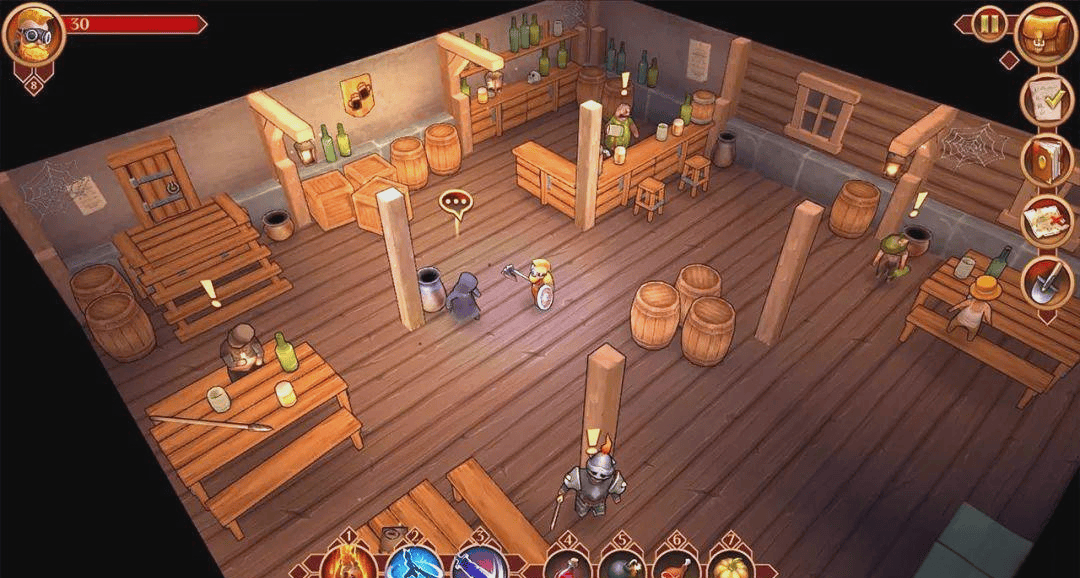Open the leather backpack inventory

pyautogui.click(x=1045, y=32)
